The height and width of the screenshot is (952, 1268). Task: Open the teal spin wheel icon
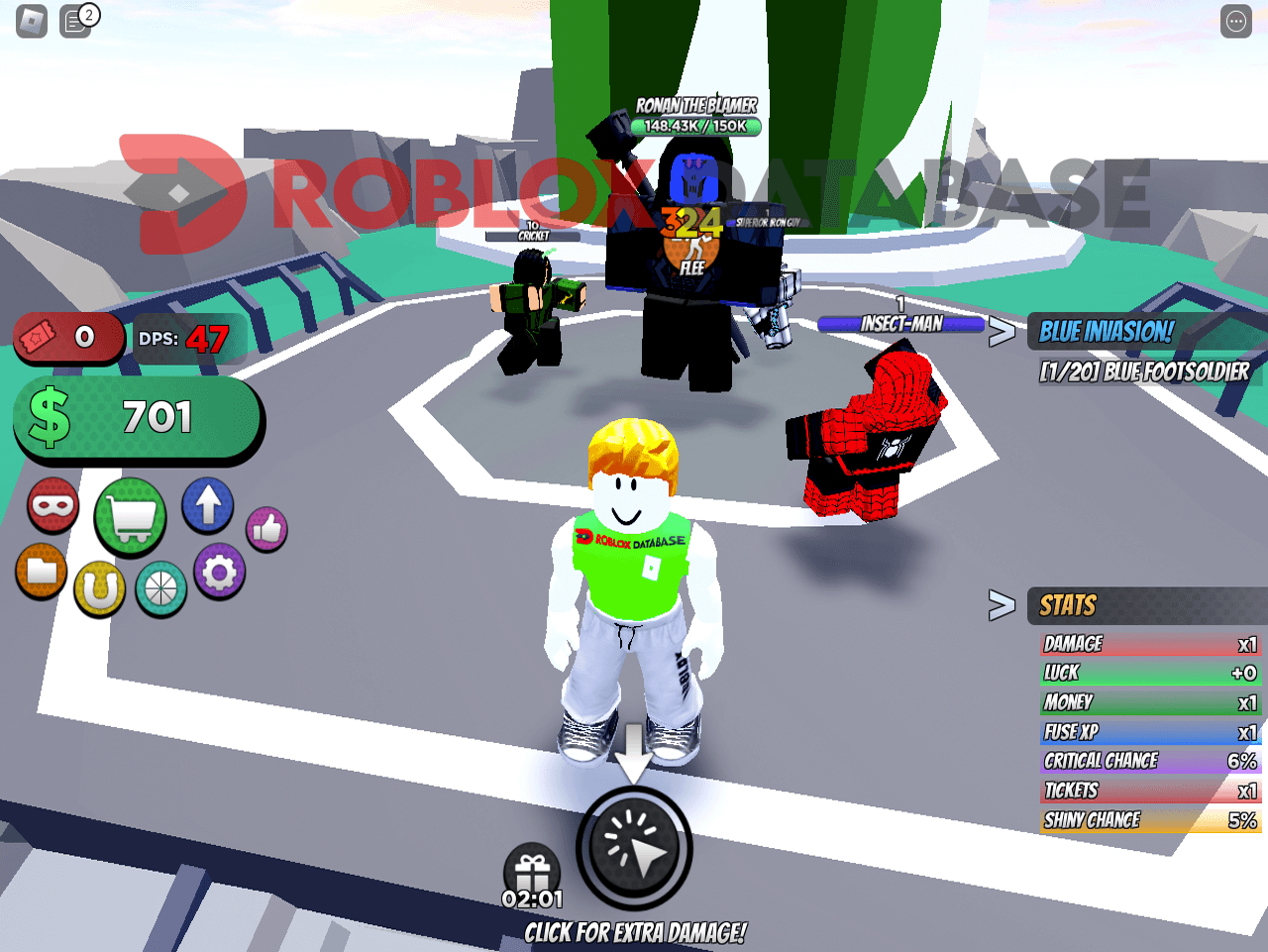pyautogui.click(x=160, y=589)
